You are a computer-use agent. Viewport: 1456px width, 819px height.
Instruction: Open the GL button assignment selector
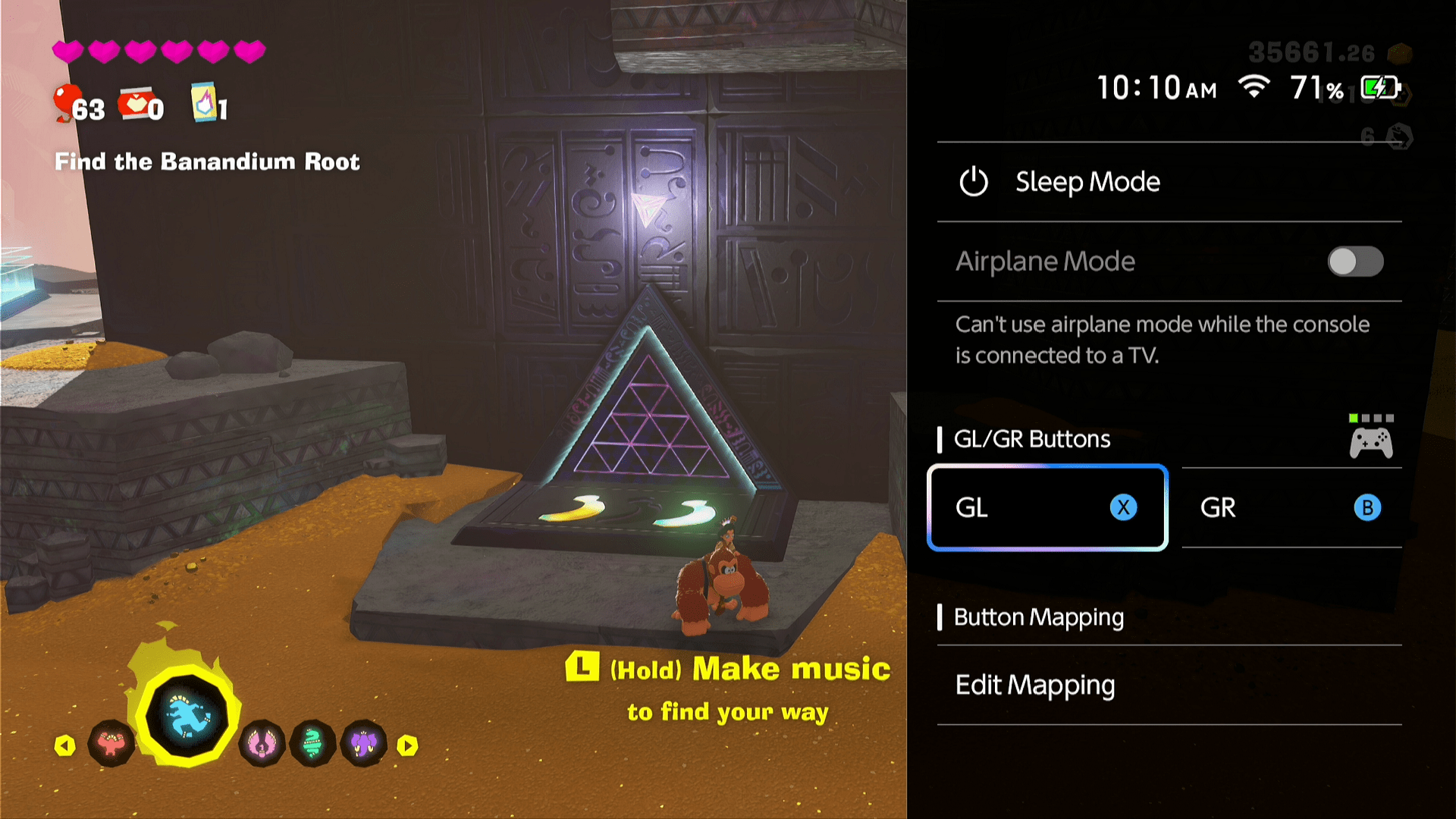pyautogui.click(x=1046, y=507)
